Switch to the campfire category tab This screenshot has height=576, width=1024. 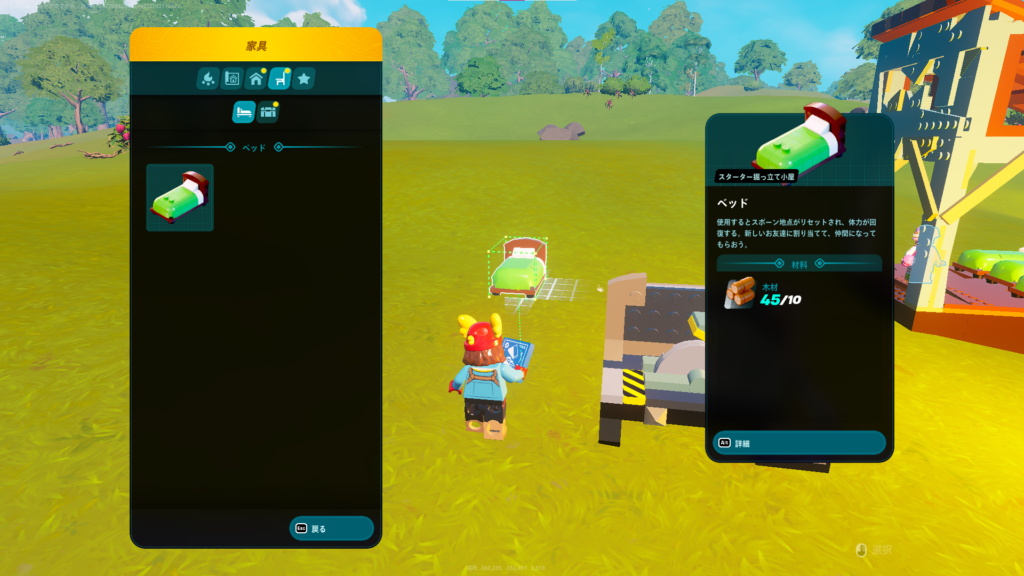click(207, 78)
